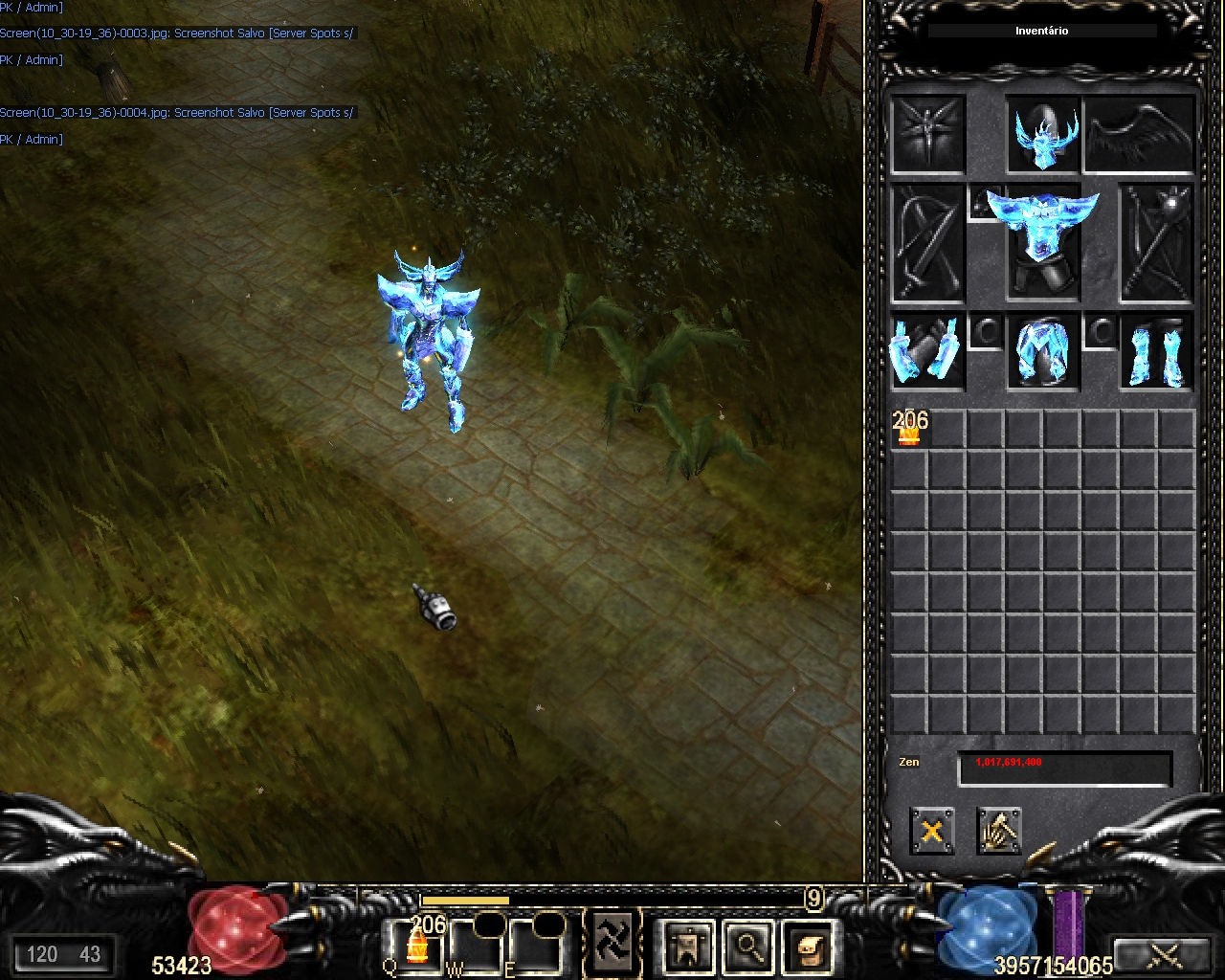Select the equipped ice boots slot
This screenshot has width=1225, height=980.
tap(1157, 352)
